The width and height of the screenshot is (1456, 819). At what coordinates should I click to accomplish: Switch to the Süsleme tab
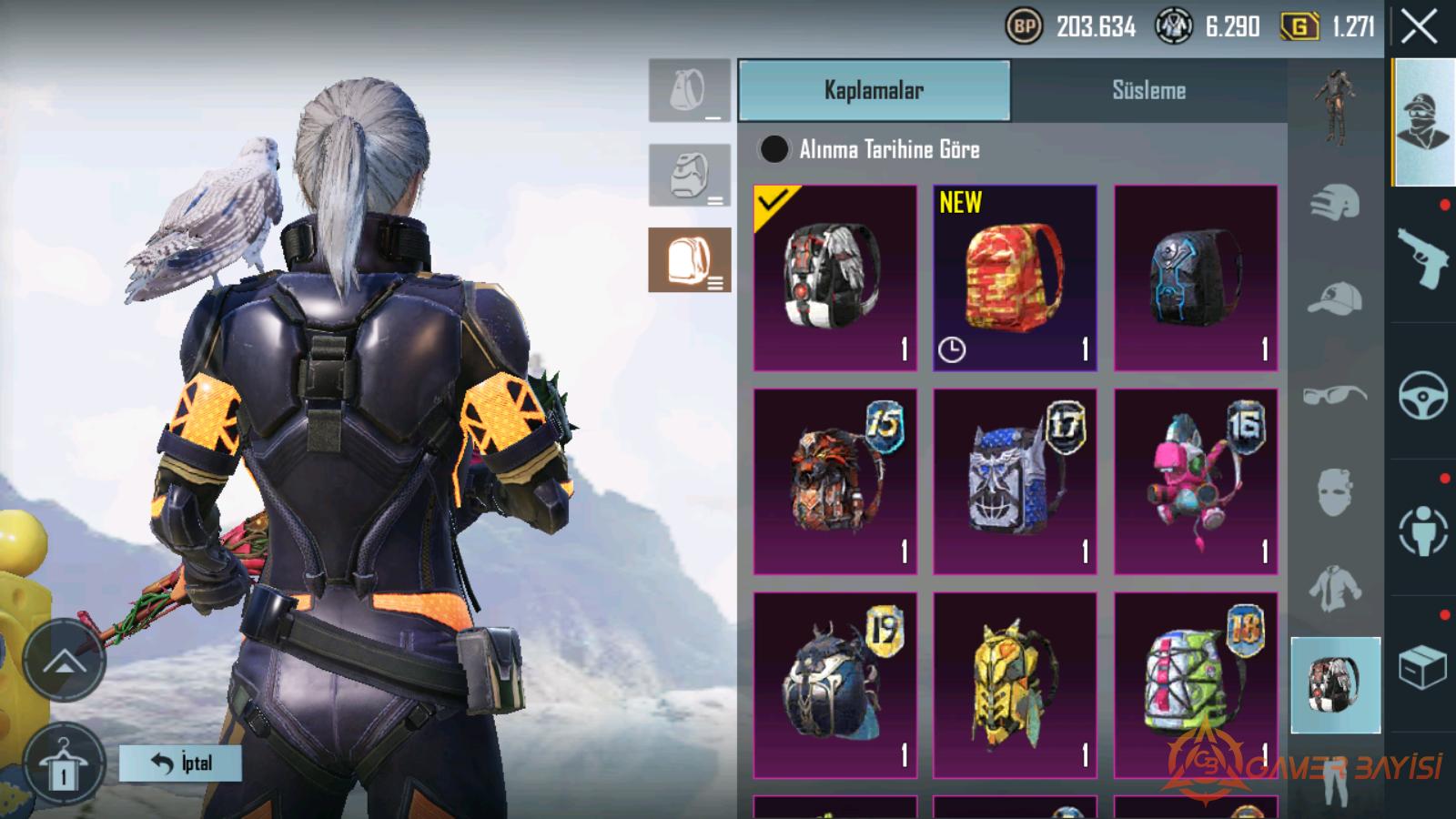1148,90
